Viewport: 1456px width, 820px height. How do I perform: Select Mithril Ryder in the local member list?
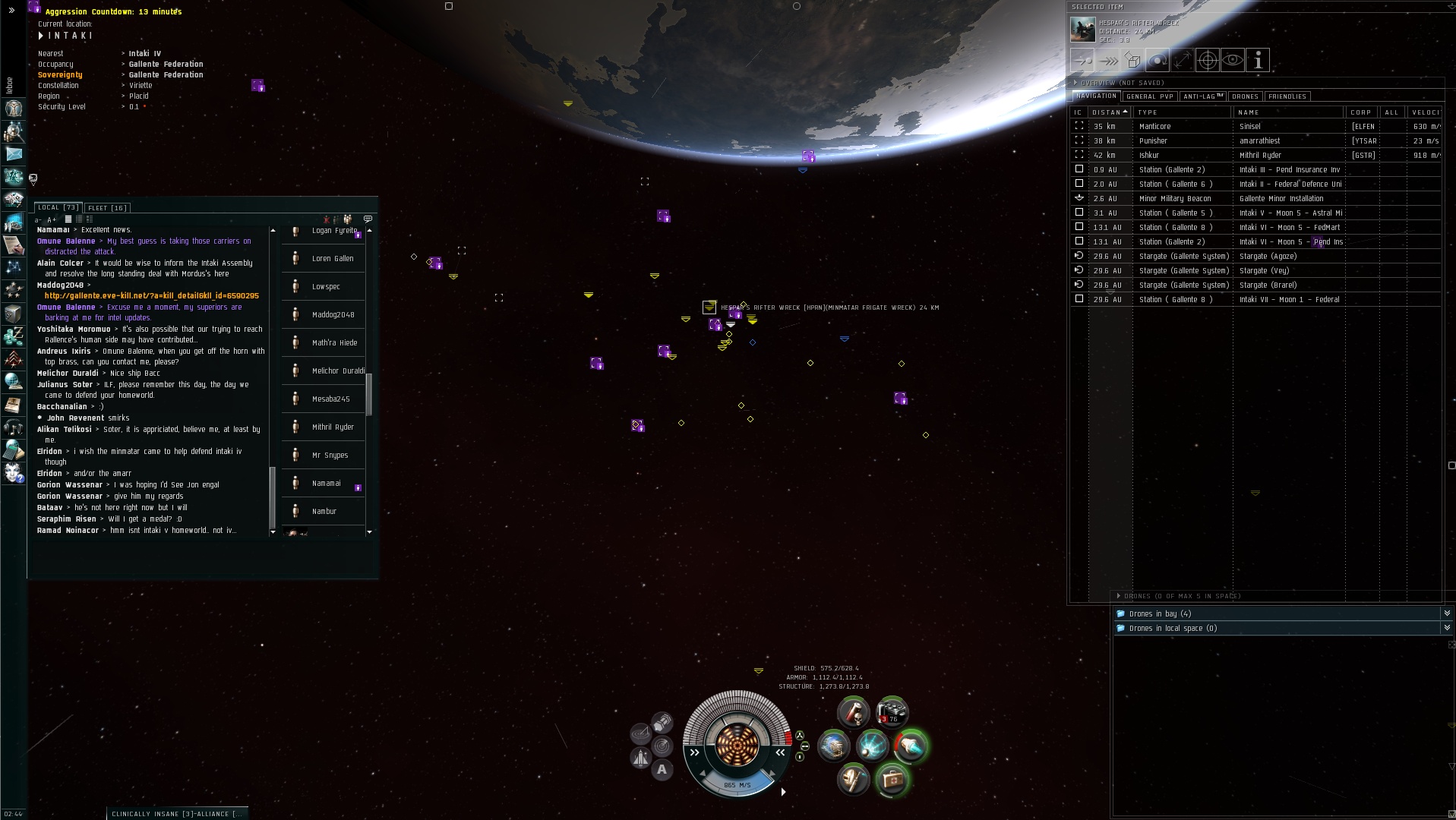tap(333, 427)
